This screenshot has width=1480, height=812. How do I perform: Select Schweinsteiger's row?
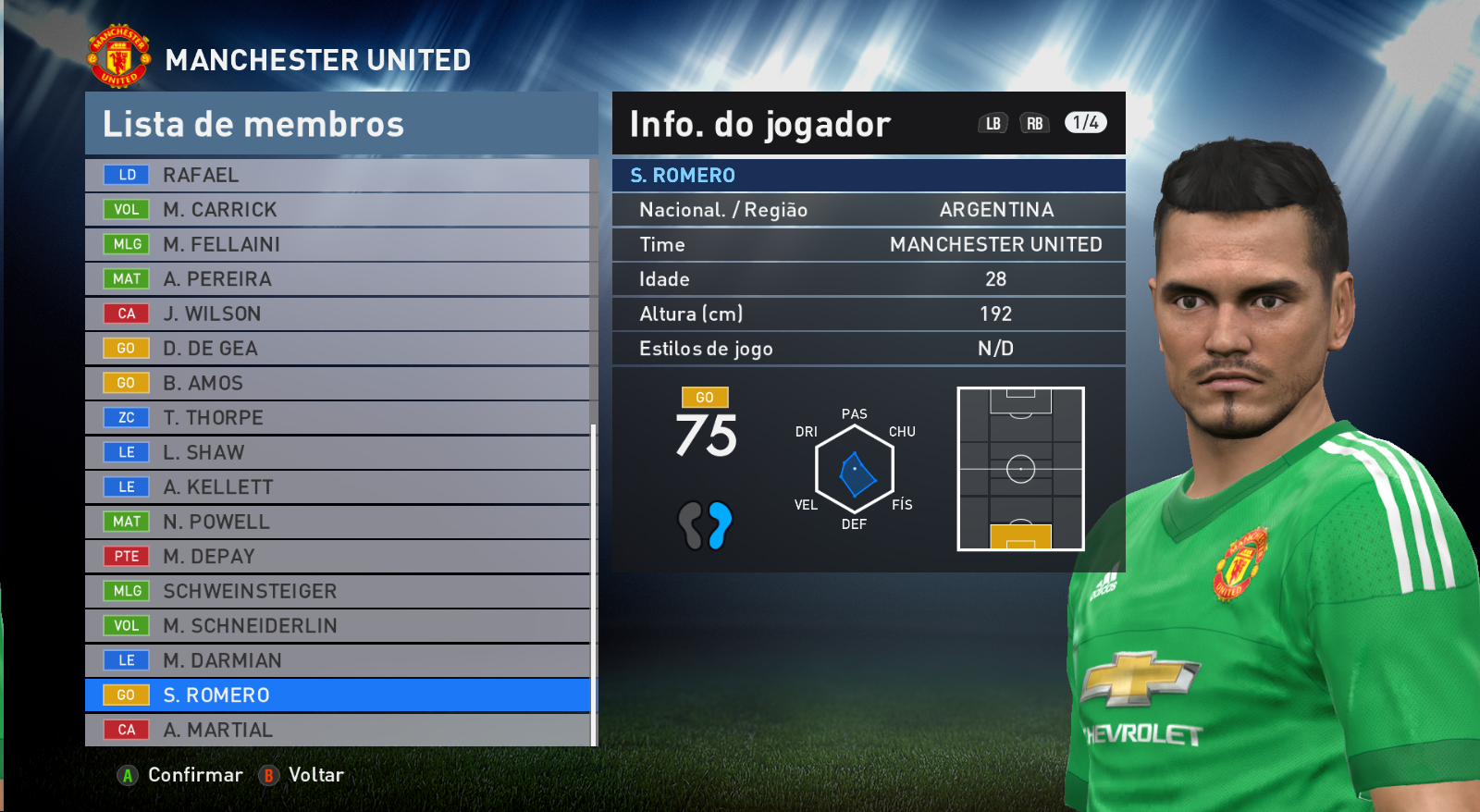[x=338, y=591]
